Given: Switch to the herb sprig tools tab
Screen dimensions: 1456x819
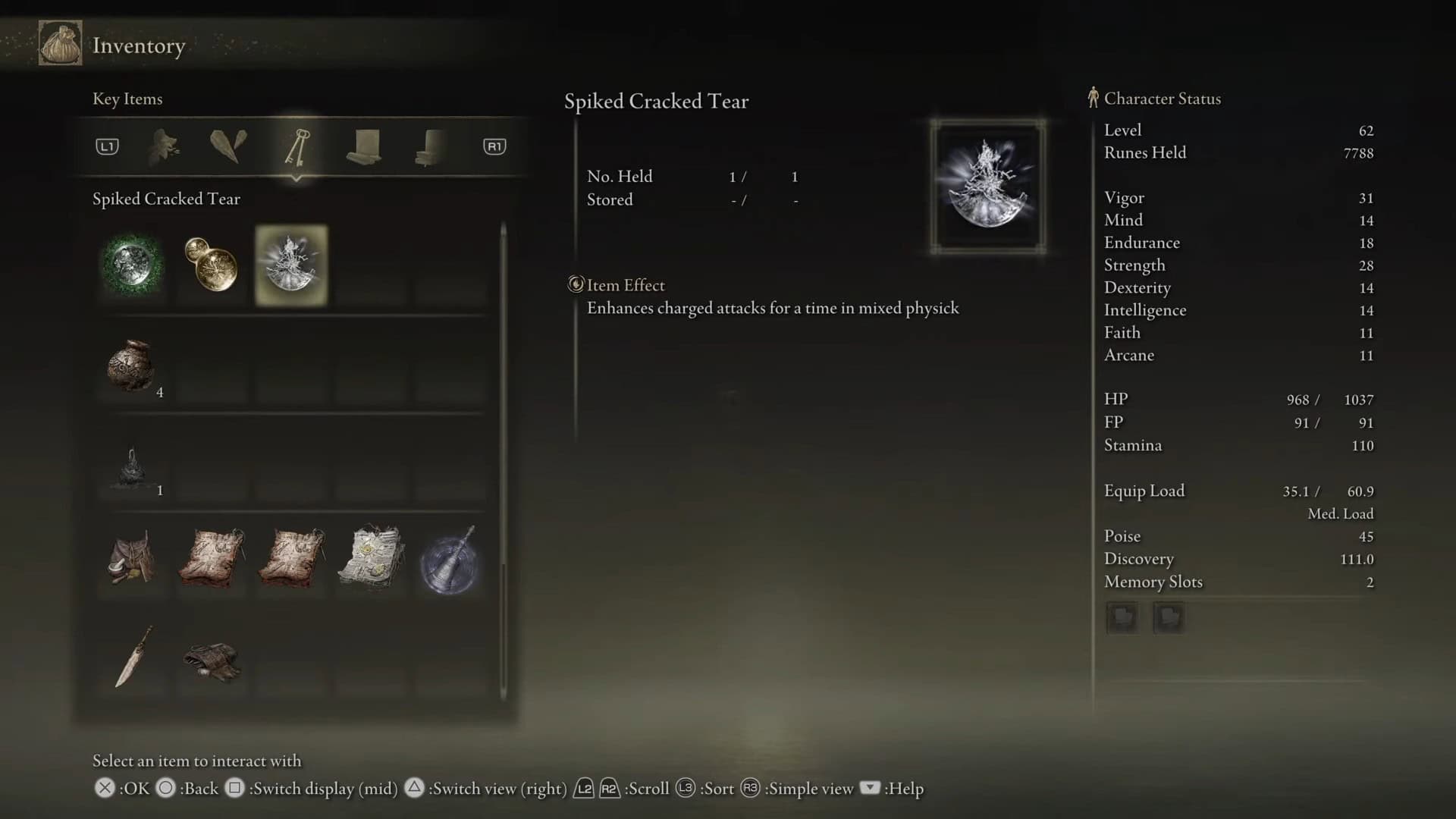Looking at the screenshot, I should coord(164,146).
